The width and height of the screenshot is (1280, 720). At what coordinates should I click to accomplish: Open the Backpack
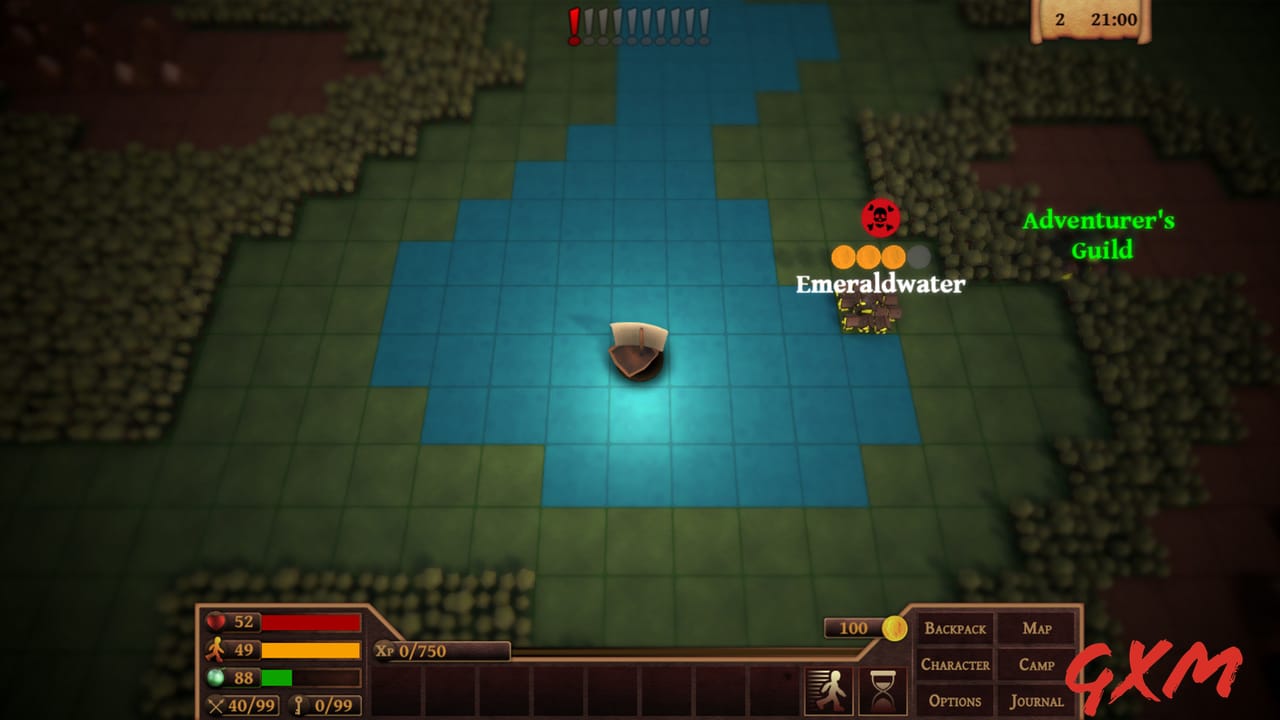pyautogui.click(x=955, y=629)
